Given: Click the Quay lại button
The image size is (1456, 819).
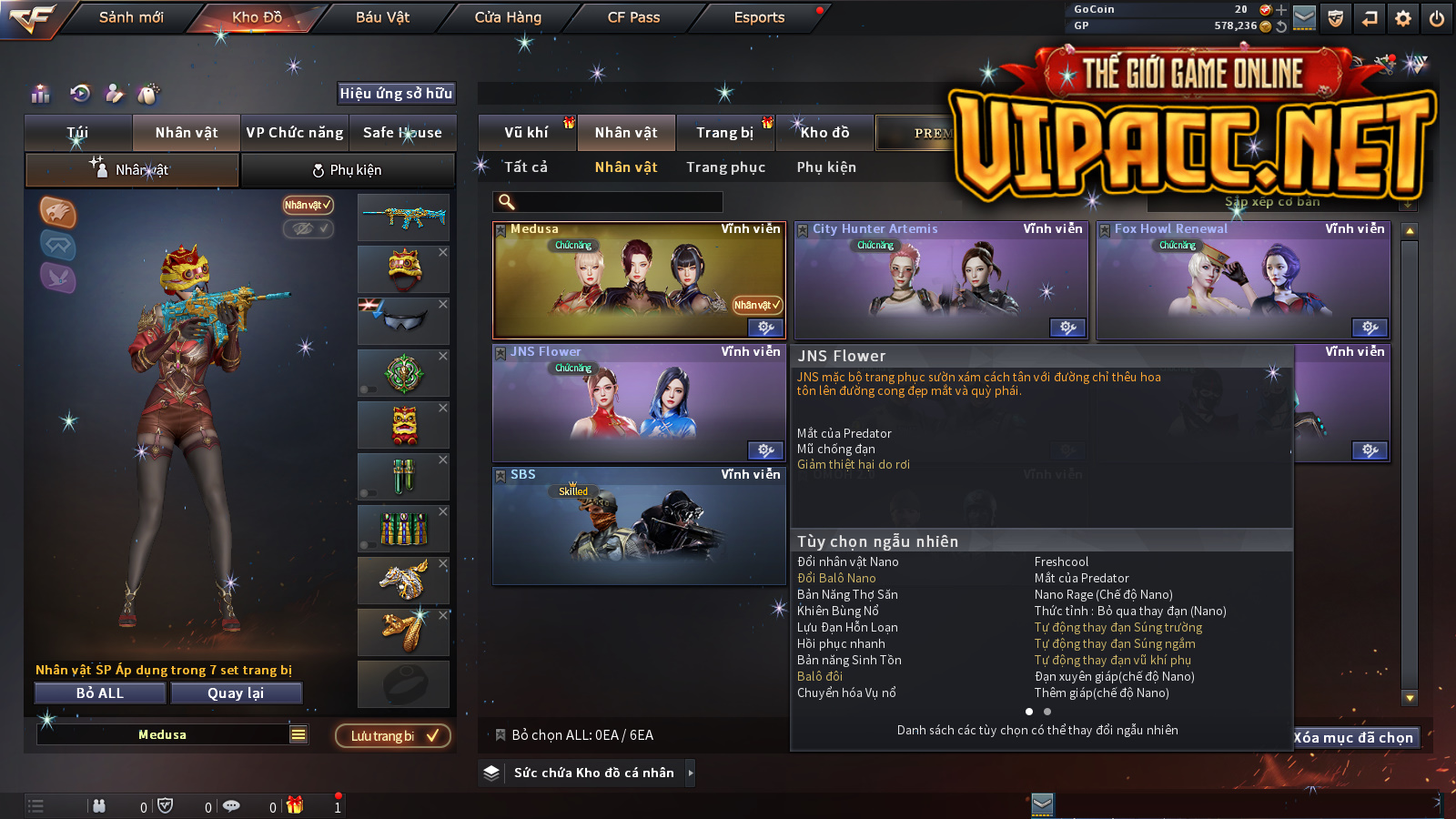Looking at the screenshot, I should (x=236, y=693).
